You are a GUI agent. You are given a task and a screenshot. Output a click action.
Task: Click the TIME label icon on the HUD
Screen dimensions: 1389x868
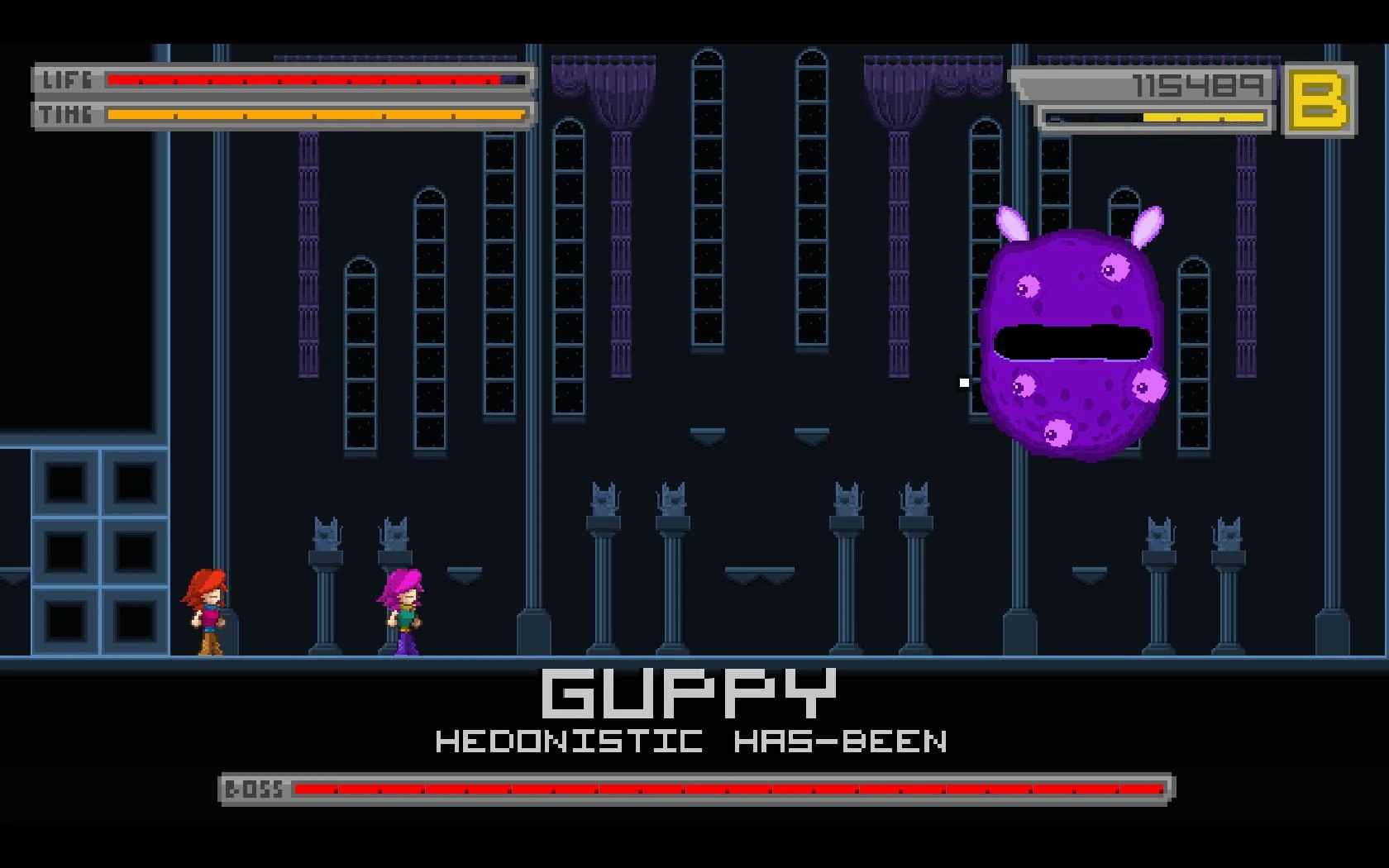click(64, 115)
